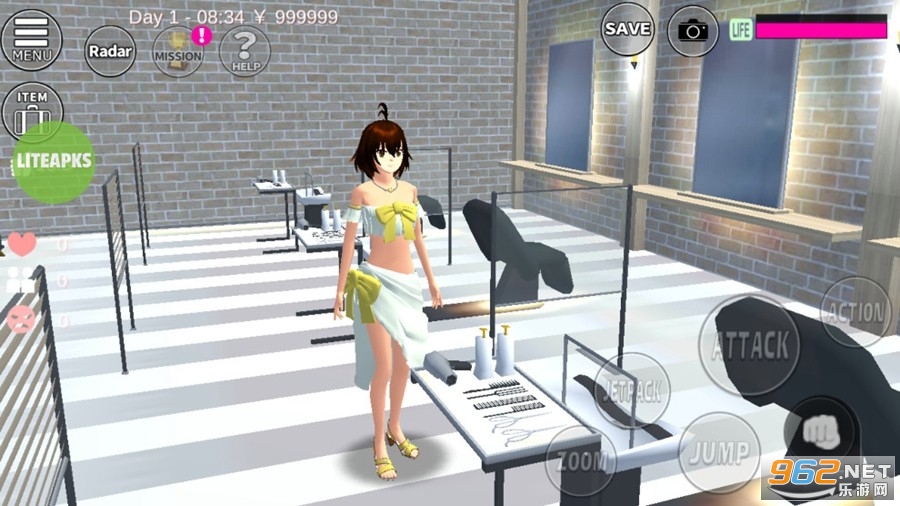Toggle the ZOOM button
The image size is (900, 506).
pyautogui.click(x=580, y=460)
